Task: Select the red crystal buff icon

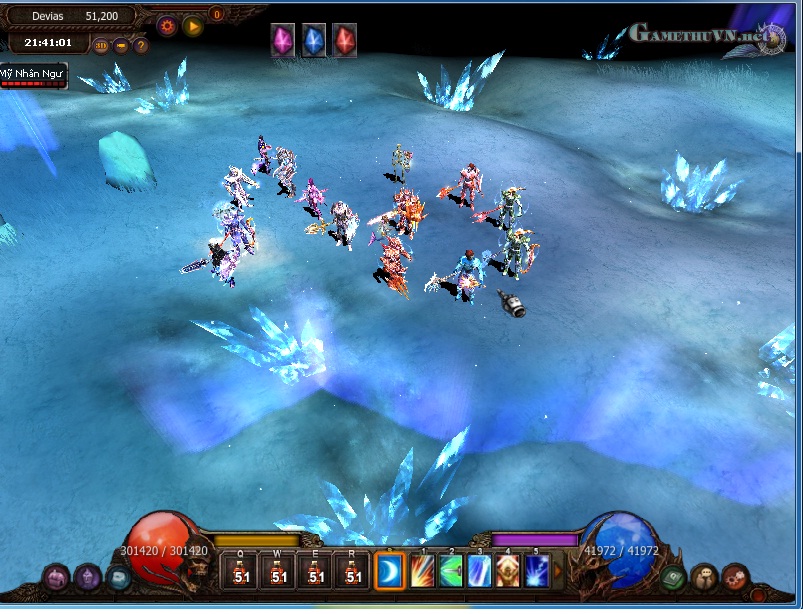Action: tap(345, 41)
